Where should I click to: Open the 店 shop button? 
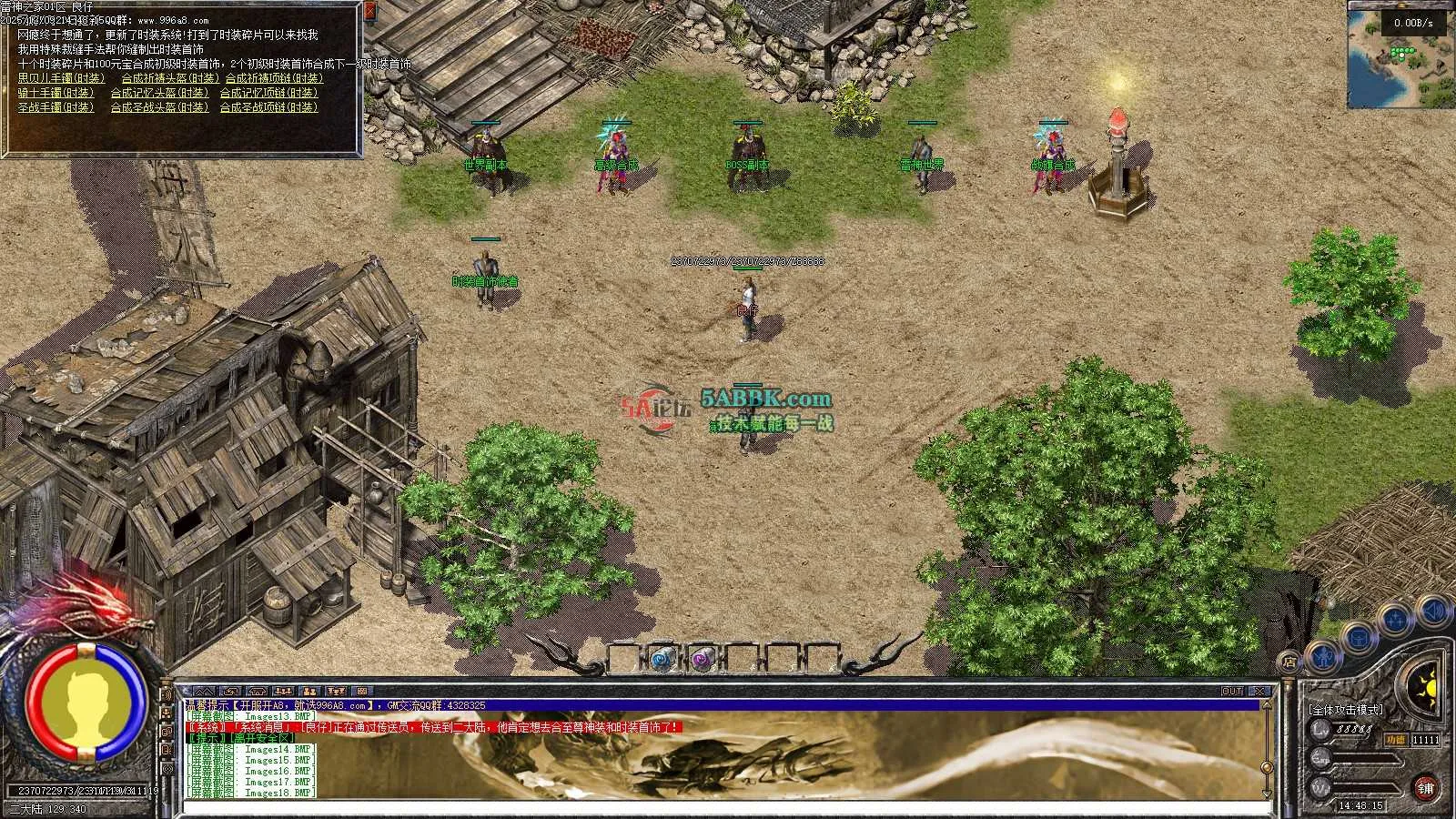tap(1289, 661)
